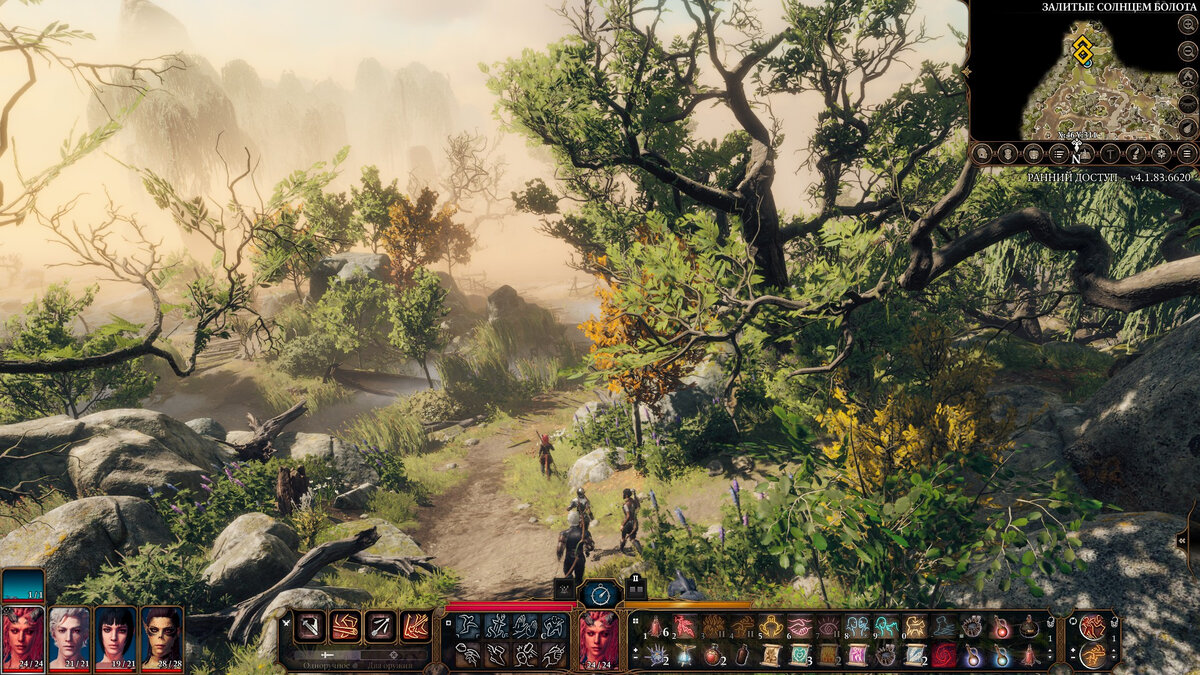Screen dimensions: 1200x675
Task: Cast the eye spell in hotbar slot 7
Action: (829, 627)
